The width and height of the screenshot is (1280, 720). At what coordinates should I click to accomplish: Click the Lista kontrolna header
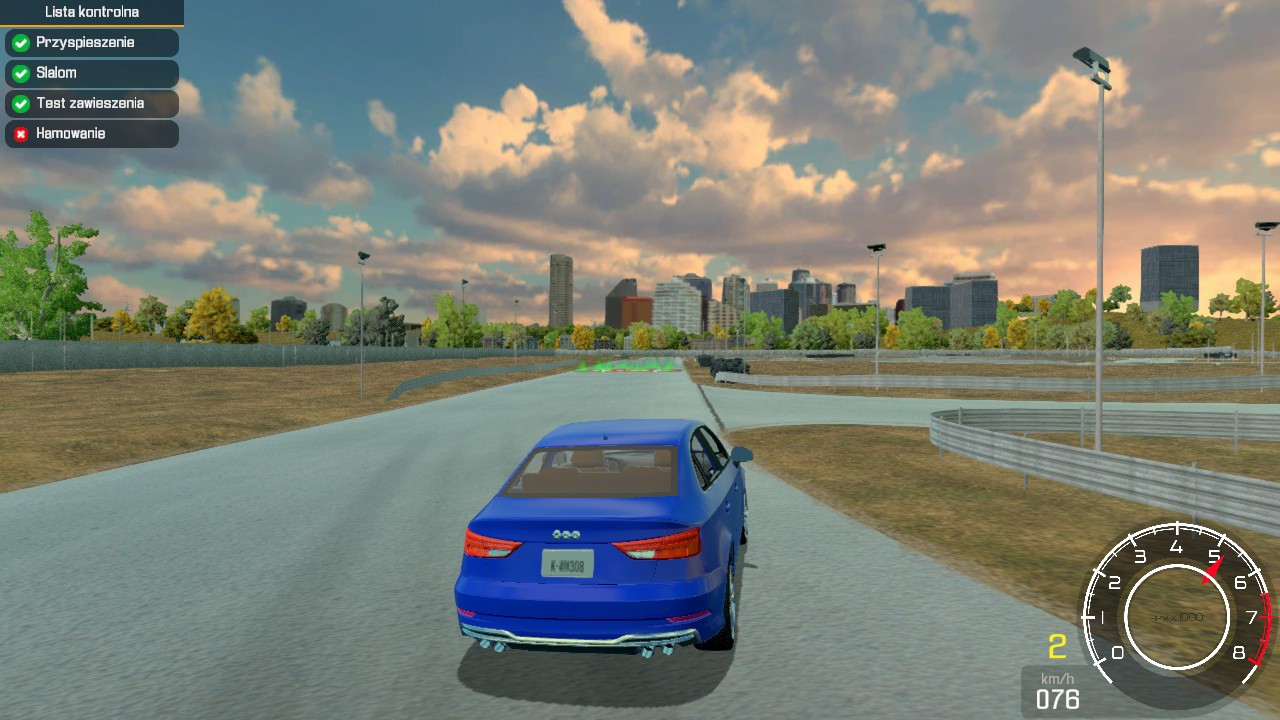click(91, 12)
